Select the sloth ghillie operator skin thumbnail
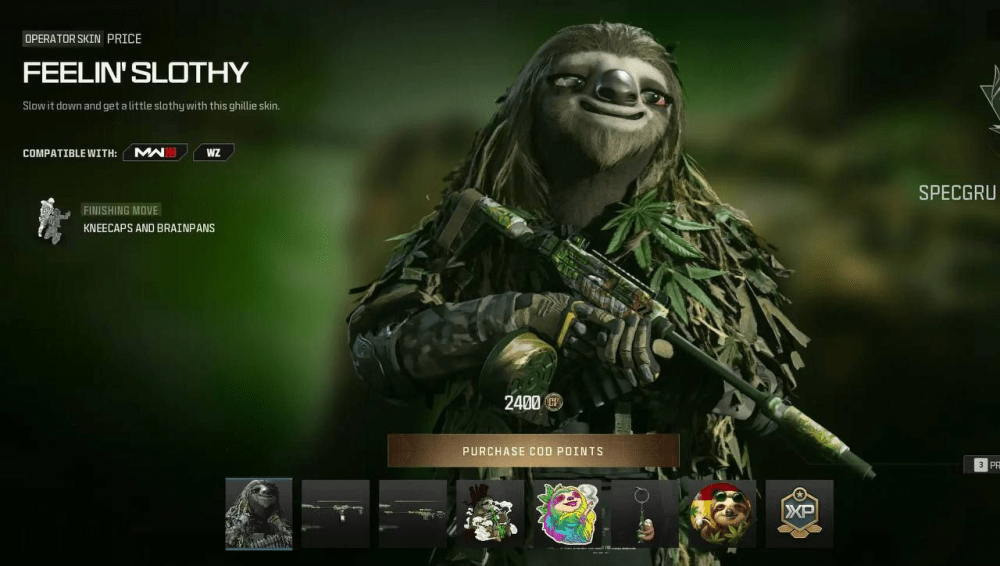1000x566 pixels. [x=259, y=513]
